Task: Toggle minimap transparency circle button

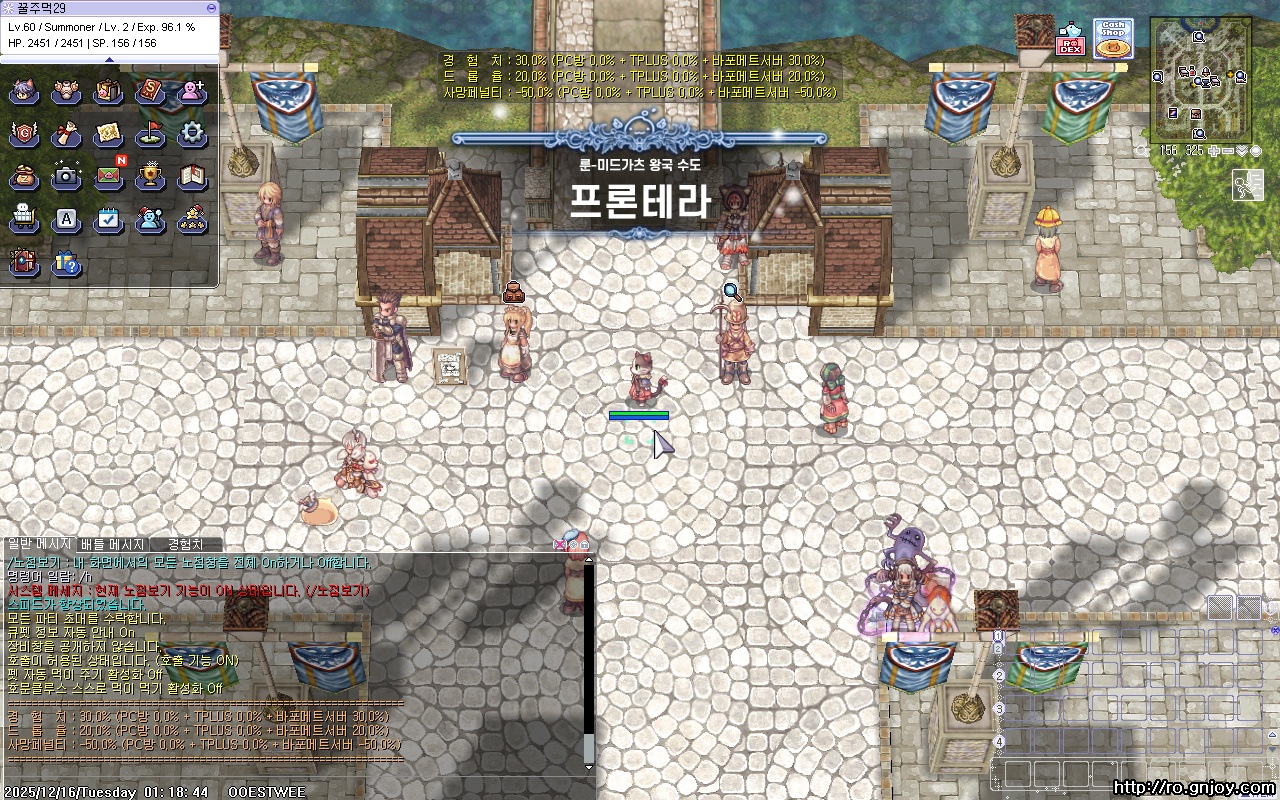Action: [x=1255, y=150]
